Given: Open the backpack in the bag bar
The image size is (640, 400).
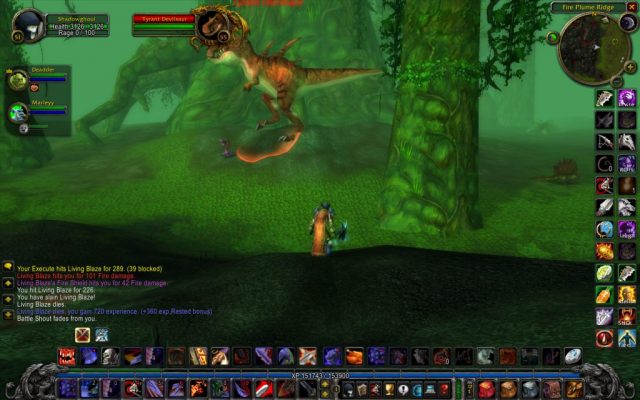Looking at the screenshot, I should (572, 388).
